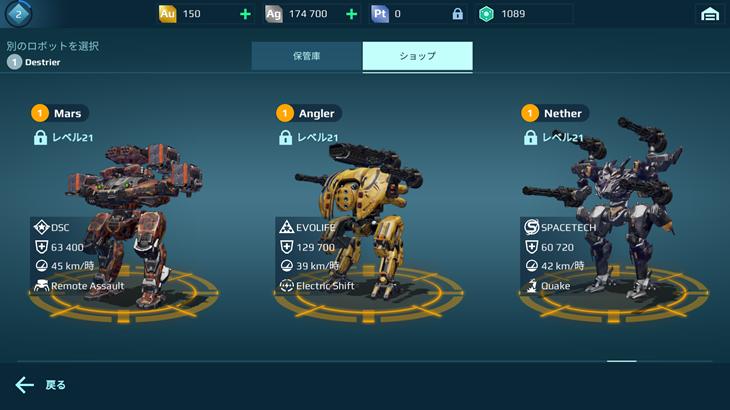Switch to the 保管庫 storage tab
This screenshot has height=410, width=730.
pyautogui.click(x=306, y=56)
